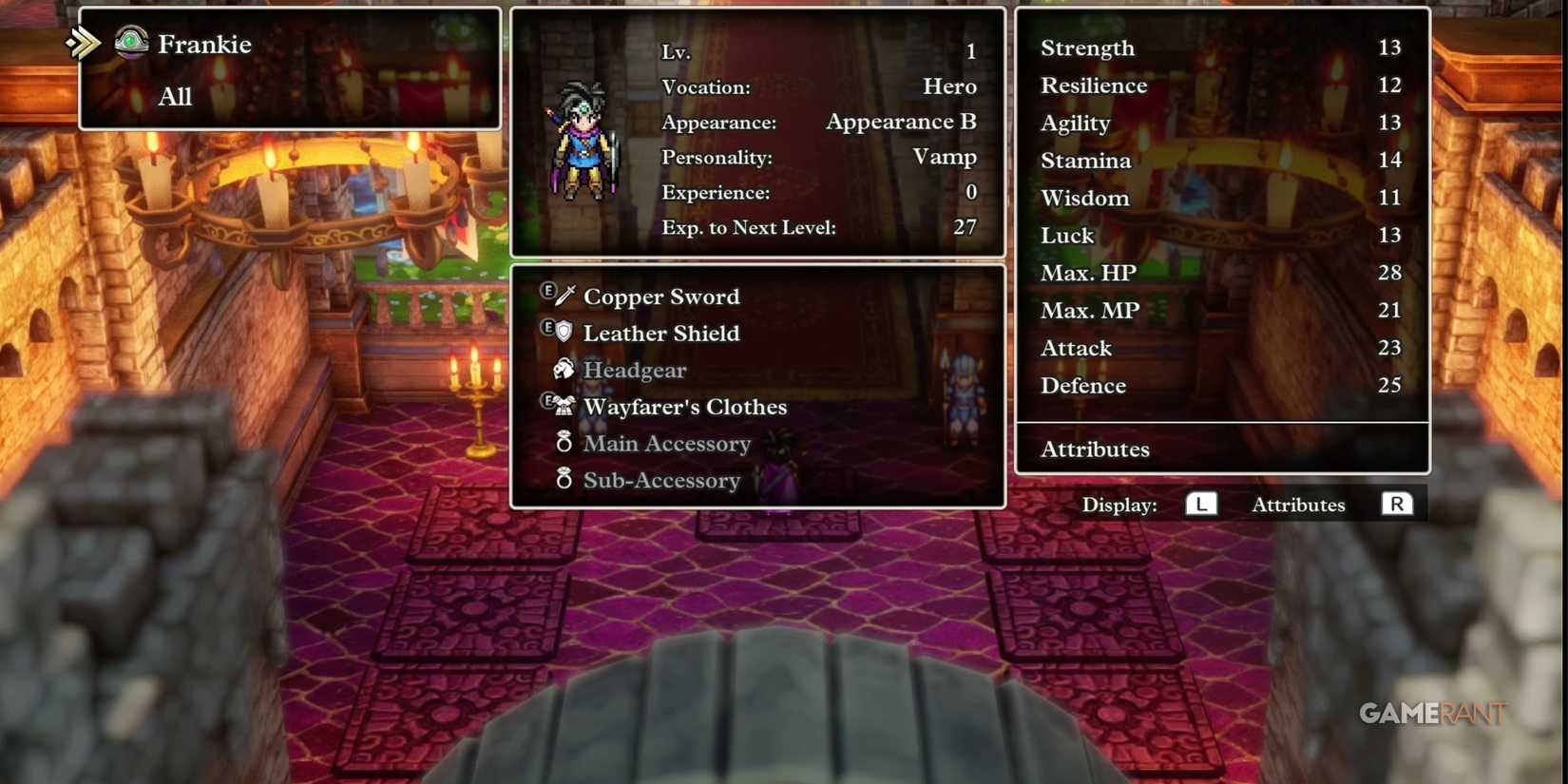This screenshot has height=784, width=1568.
Task: Click the Exp. to Next Level value
Action: [964, 227]
